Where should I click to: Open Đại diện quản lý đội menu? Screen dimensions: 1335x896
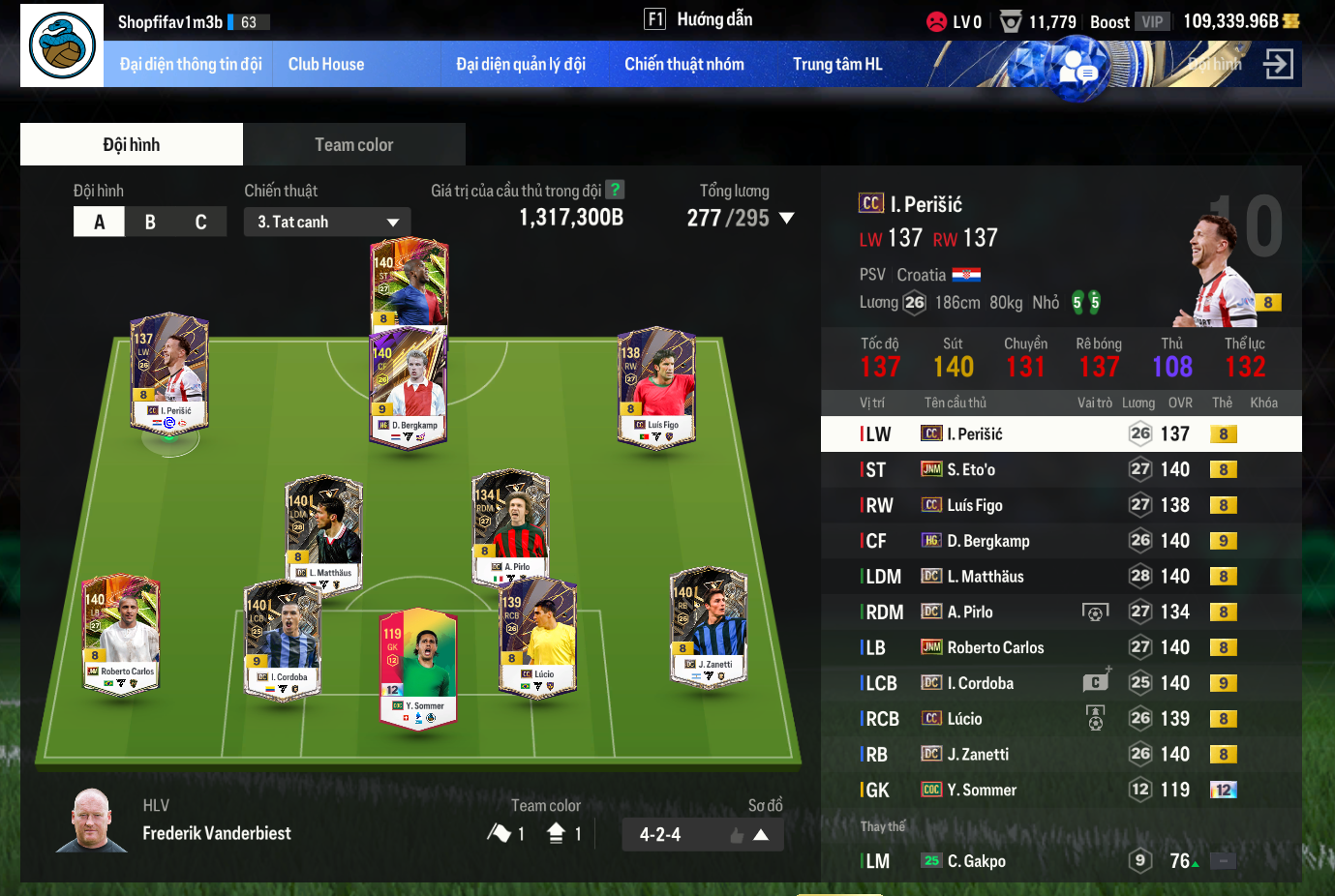(x=521, y=65)
